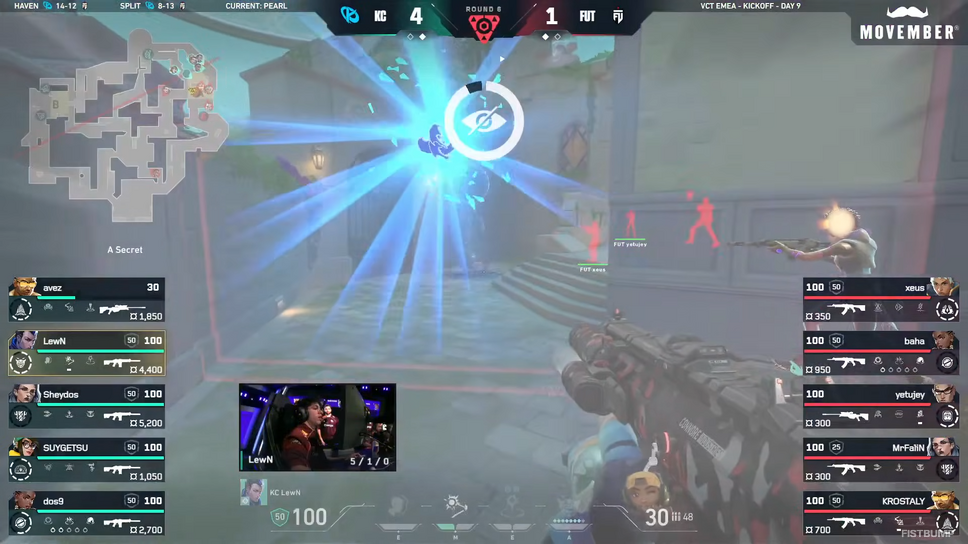Choose baha in the team list
The height and width of the screenshot is (544, 968).
[881, 353]
